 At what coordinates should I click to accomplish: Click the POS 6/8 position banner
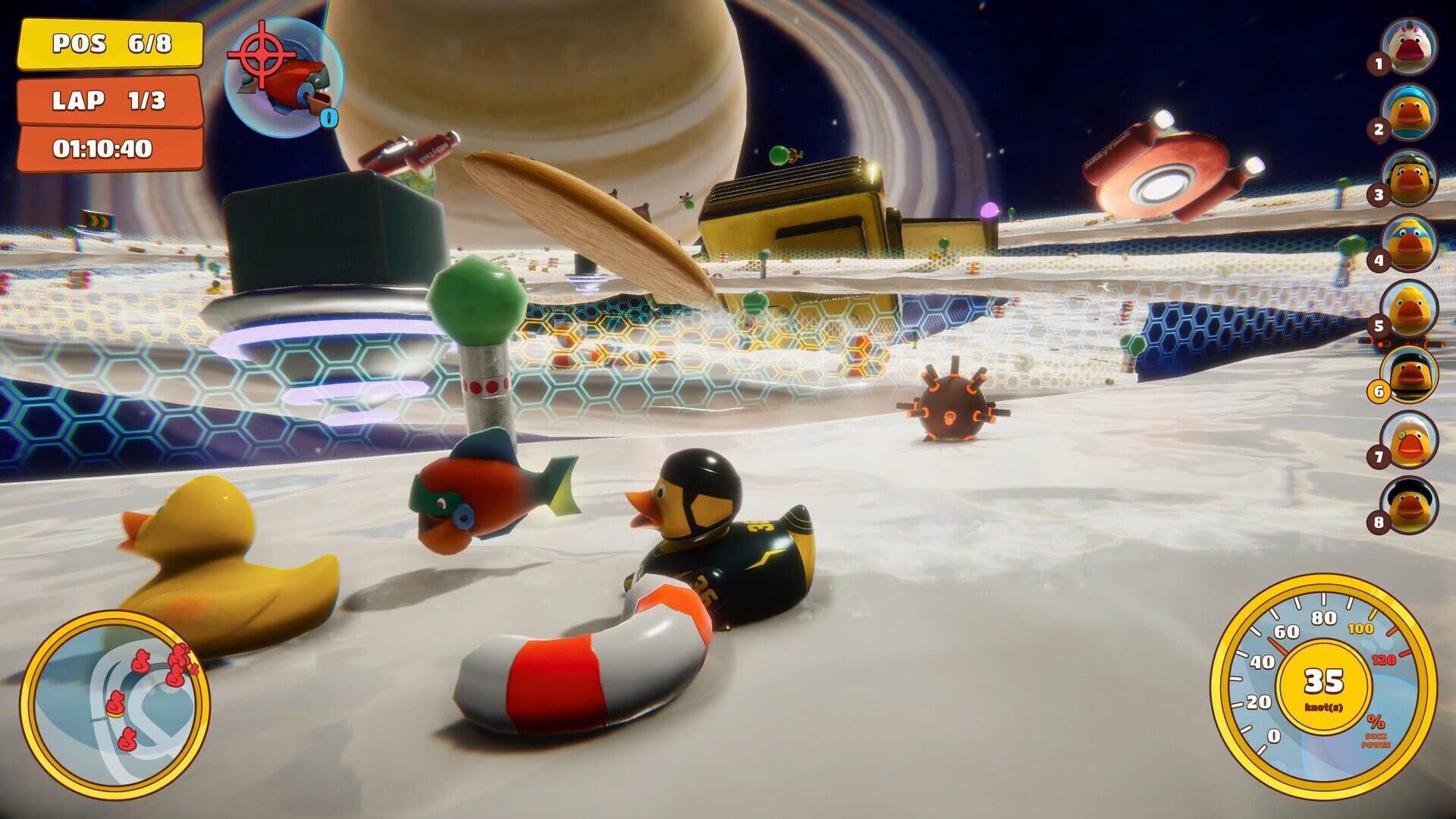pos(108,45)
